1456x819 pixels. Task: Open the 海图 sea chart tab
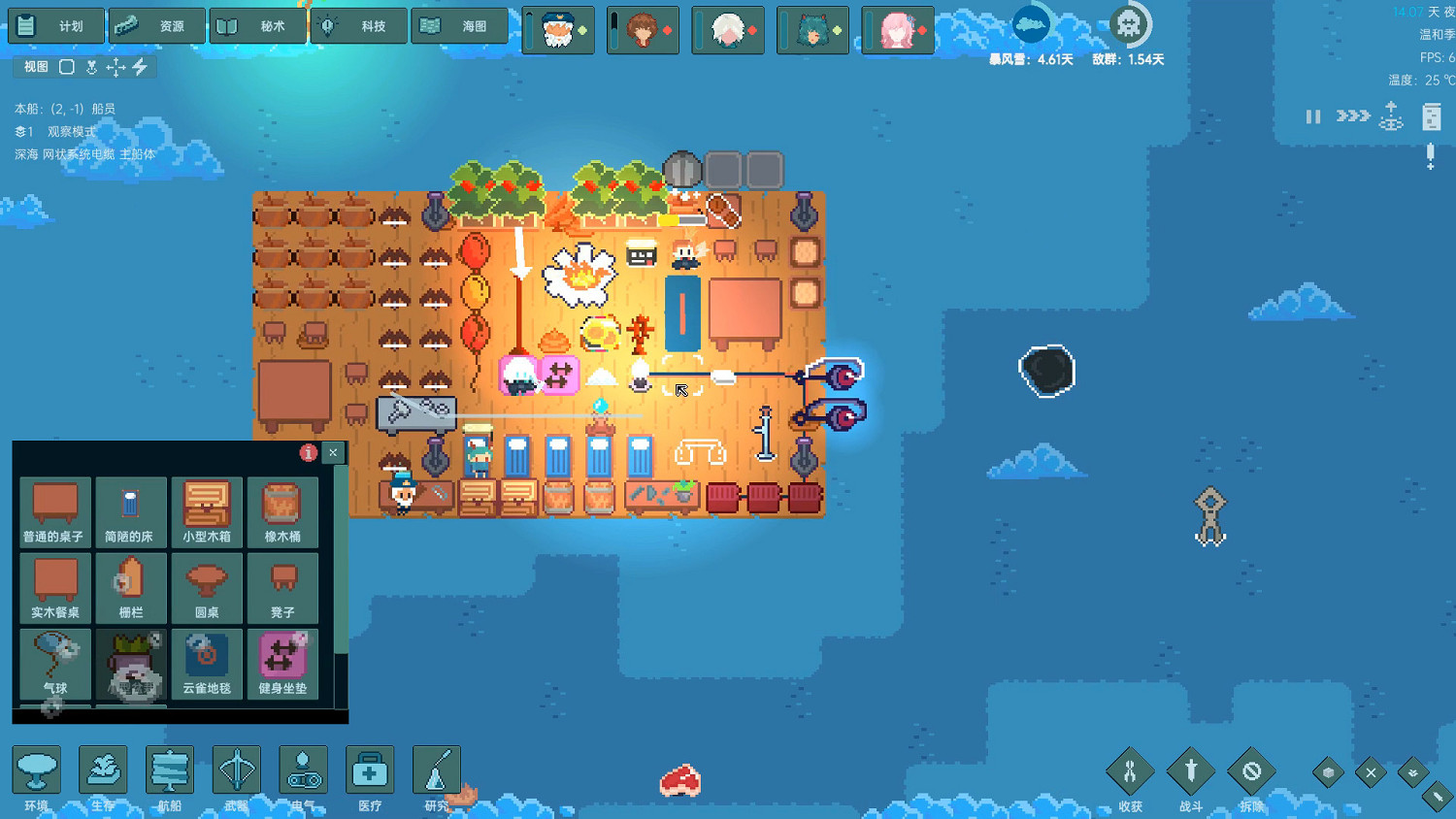tap(460, 26)
